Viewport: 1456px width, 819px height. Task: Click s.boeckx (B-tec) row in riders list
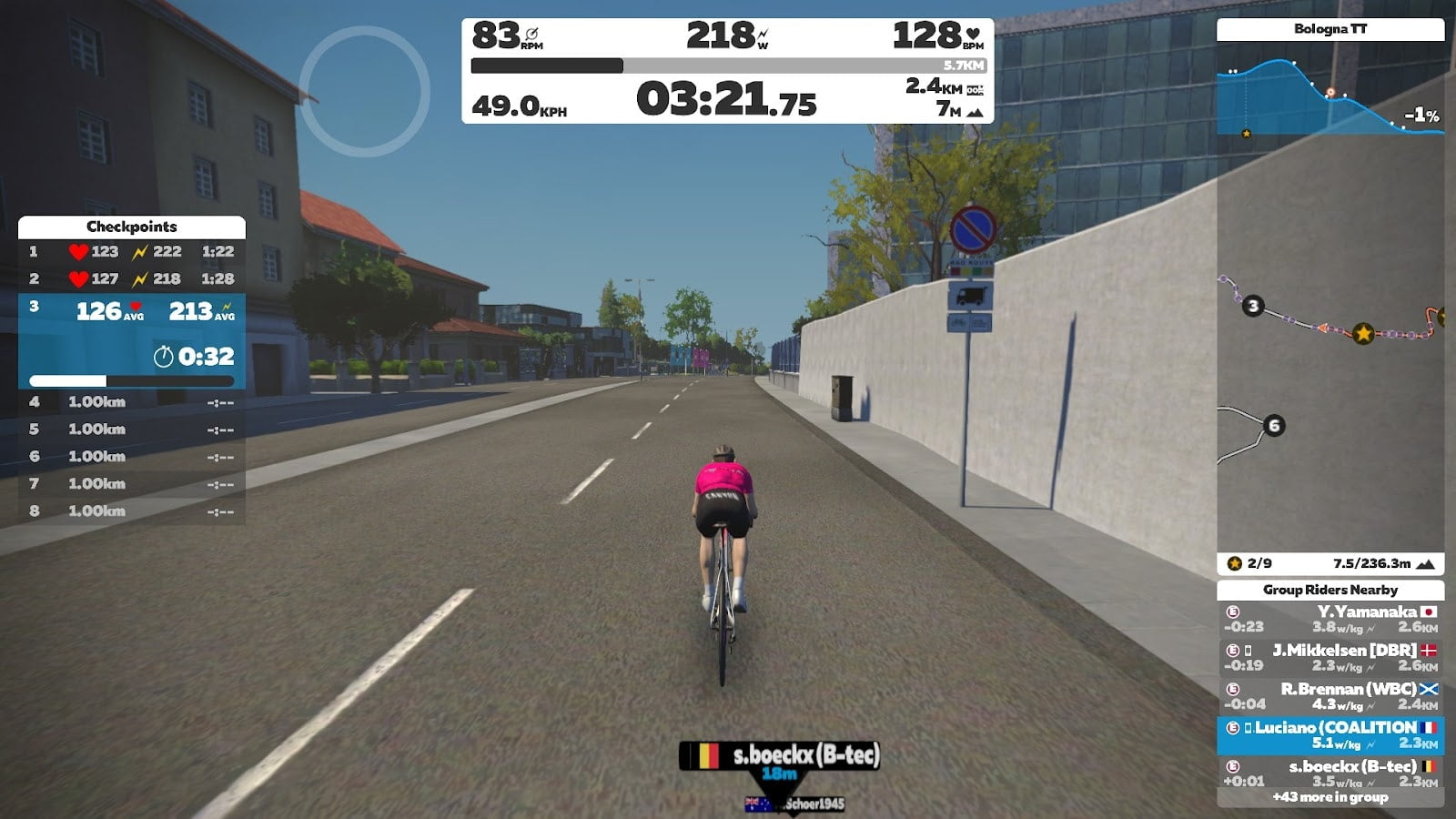(1330, 773)
